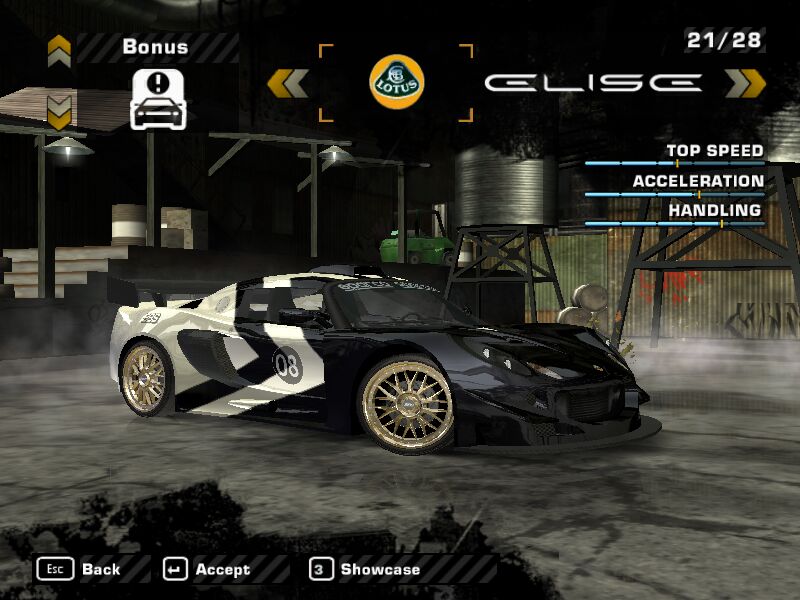
Task: Accept the Lotus Elise selection
Action: pyautogui.click(x=208, y=569)
